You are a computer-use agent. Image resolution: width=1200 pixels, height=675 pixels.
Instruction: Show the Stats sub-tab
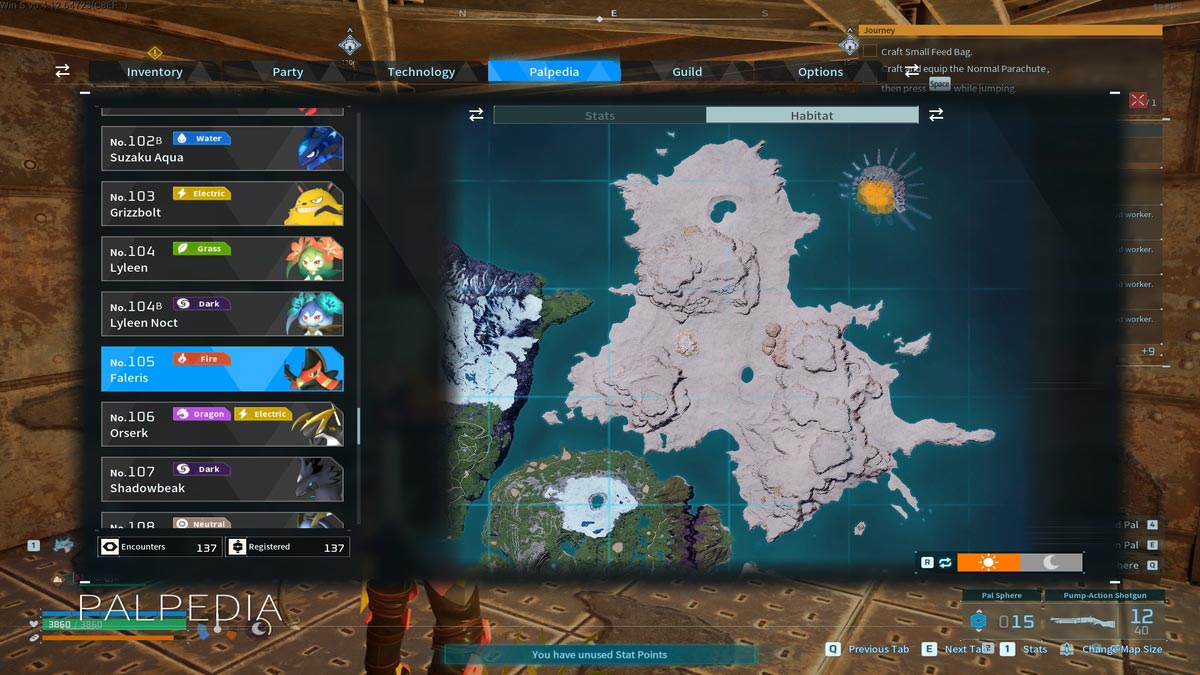[x=600, y=116]
